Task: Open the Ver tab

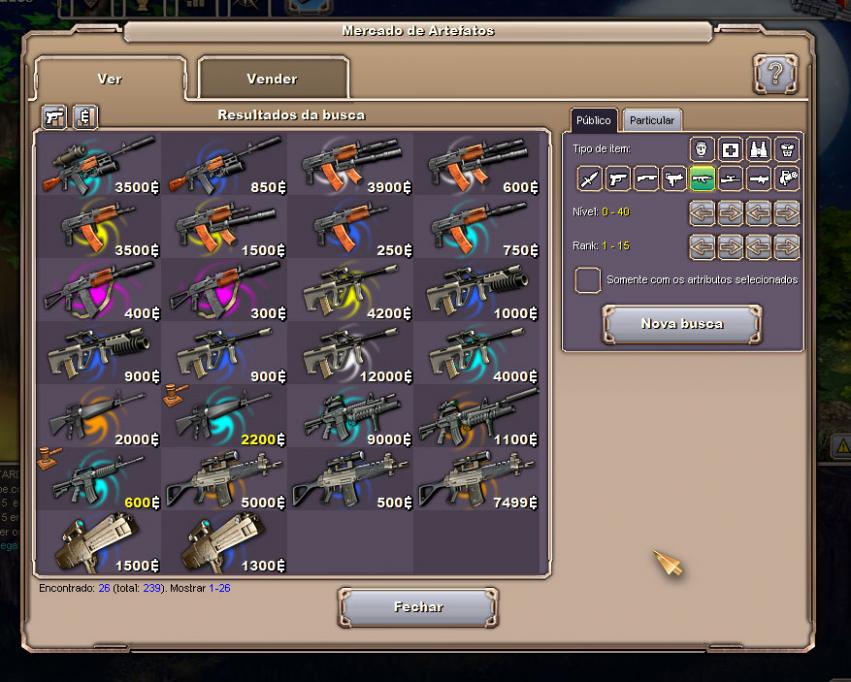Action: click(110, 78)
